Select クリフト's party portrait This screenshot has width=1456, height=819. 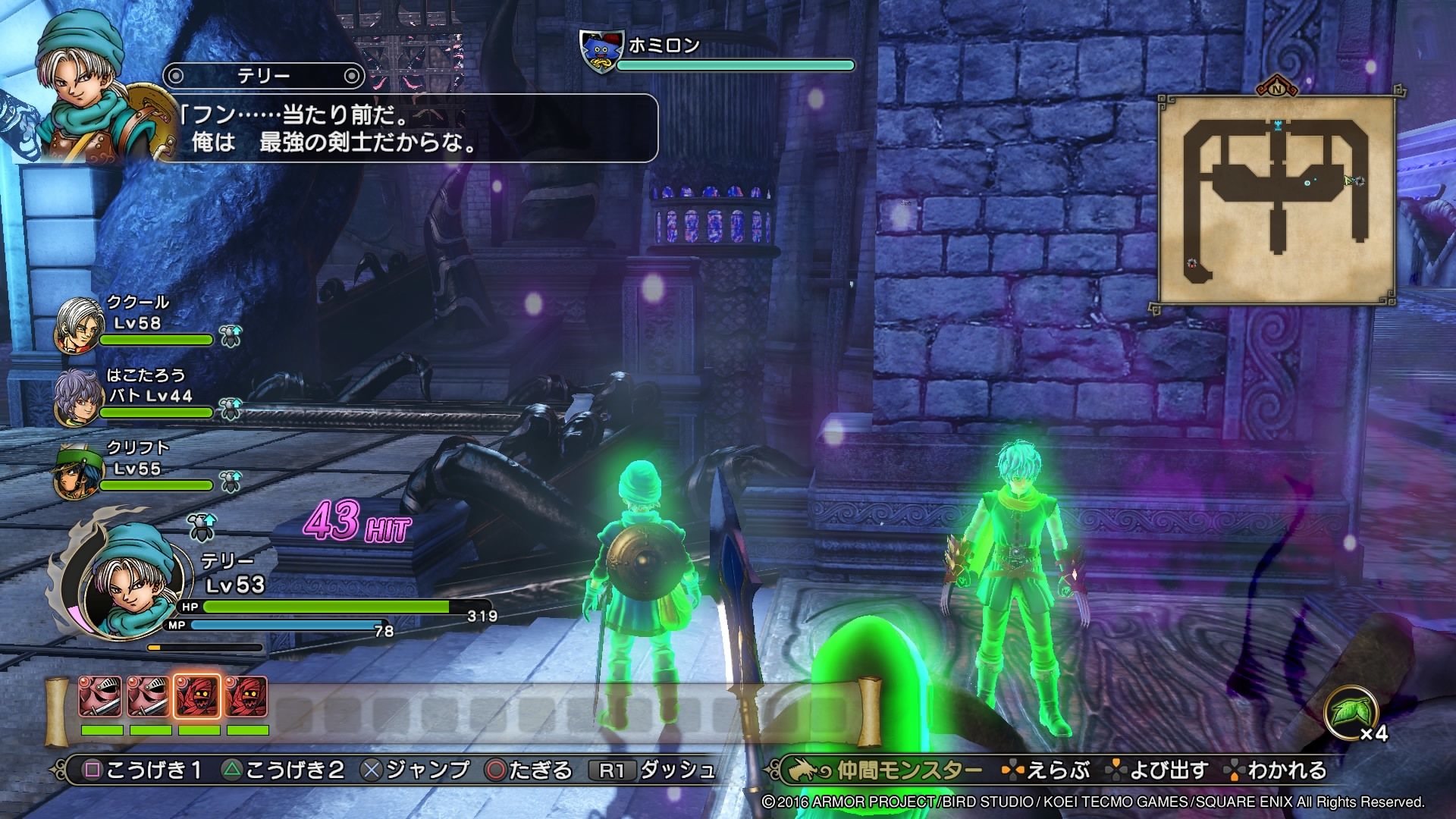78,471
